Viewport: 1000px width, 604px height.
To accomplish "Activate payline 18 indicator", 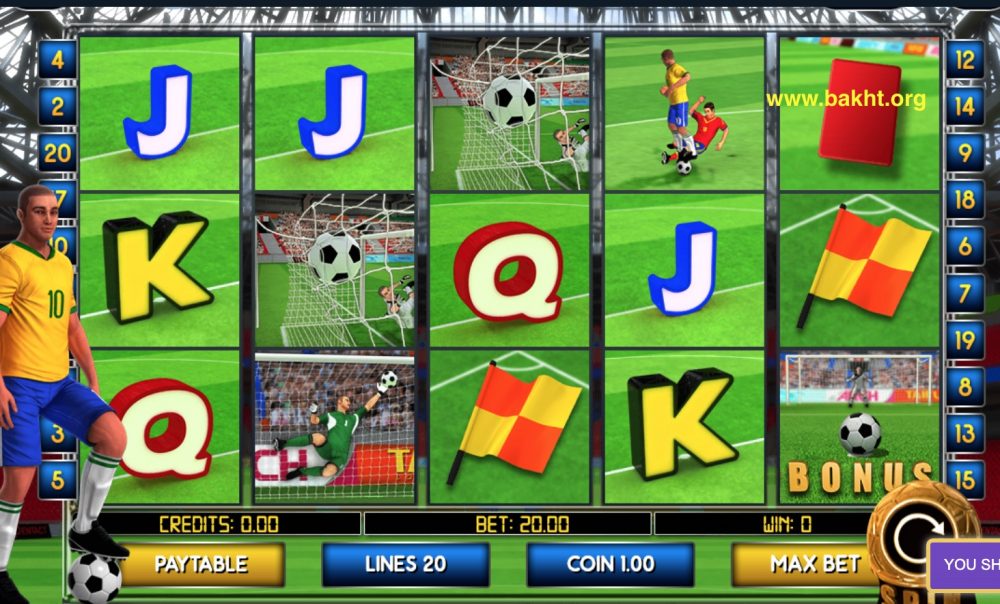I will [x=964, y=198].
